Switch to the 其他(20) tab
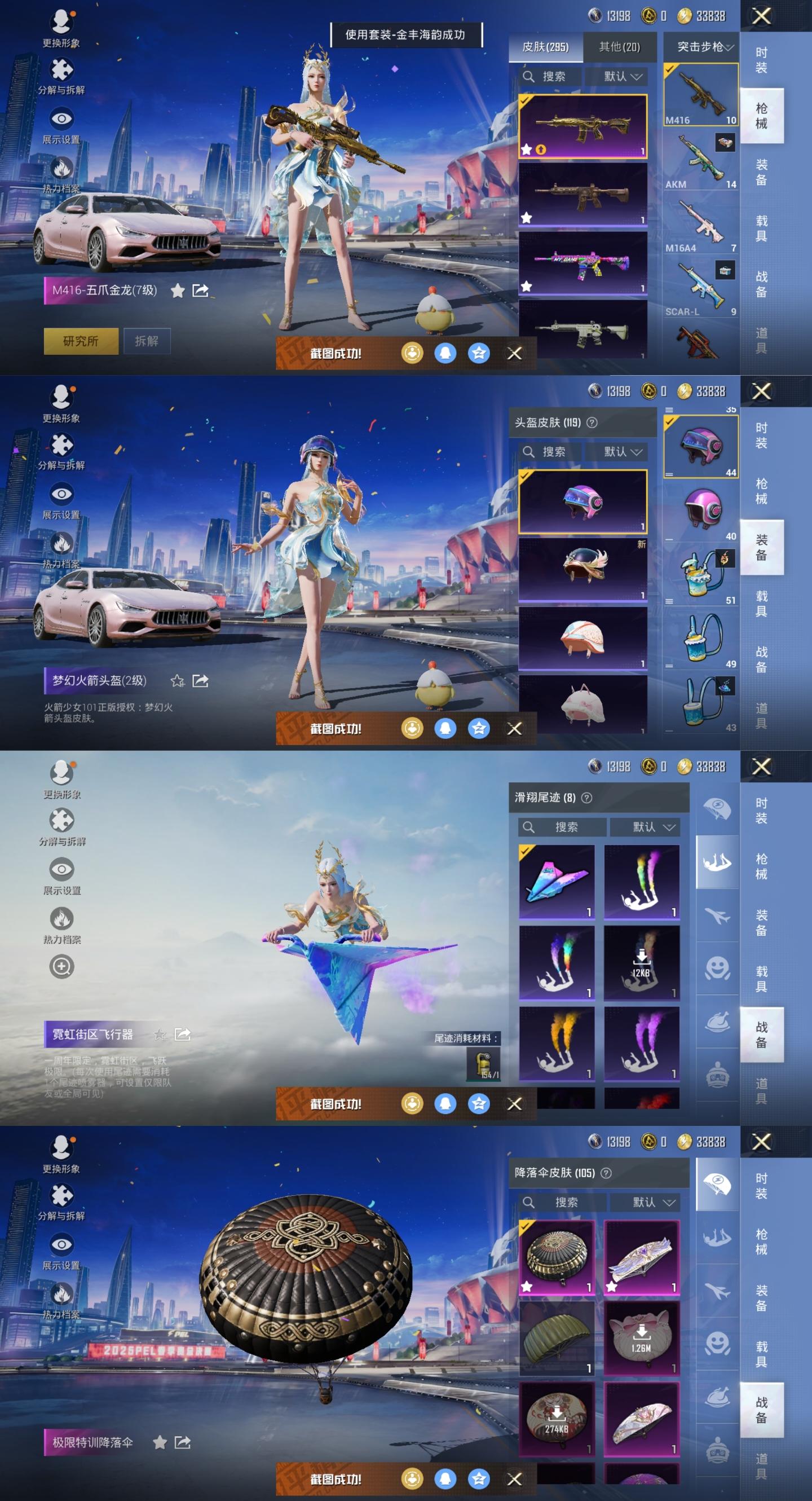 click(619, 47)
